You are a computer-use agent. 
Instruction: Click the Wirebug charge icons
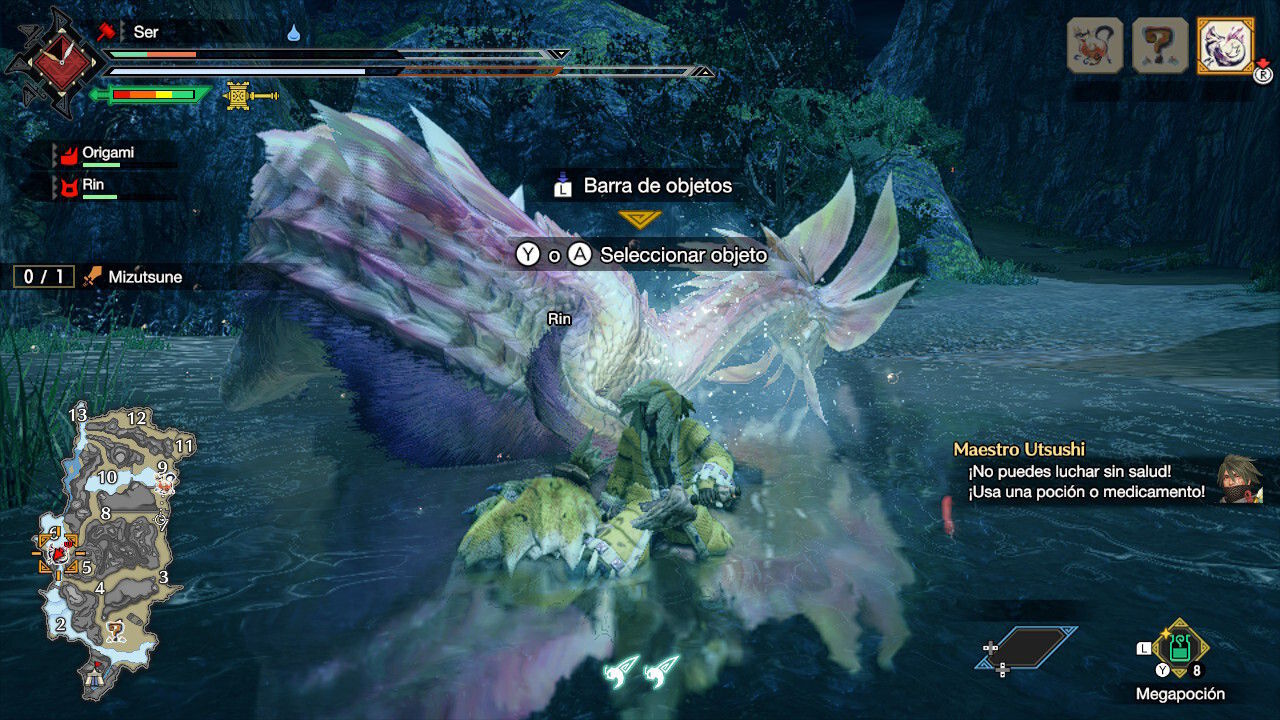click(x=641, y=670)
